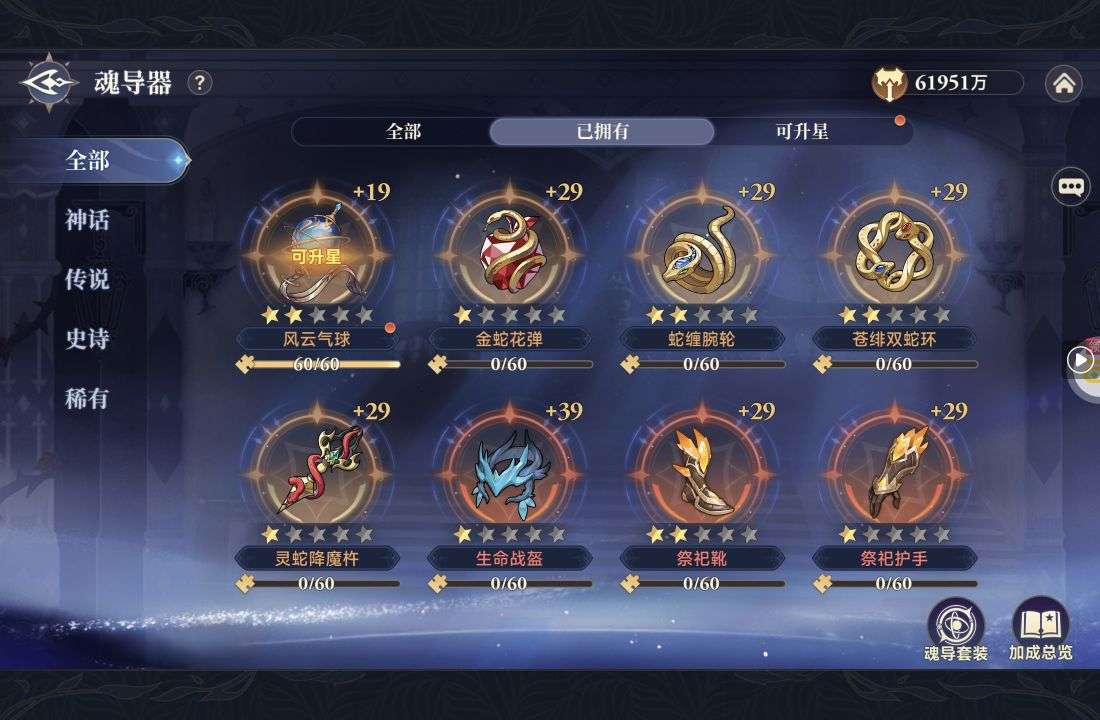Select the 史诗 rarity category
Screen dimensions: 1100x720
click(88, 340)
